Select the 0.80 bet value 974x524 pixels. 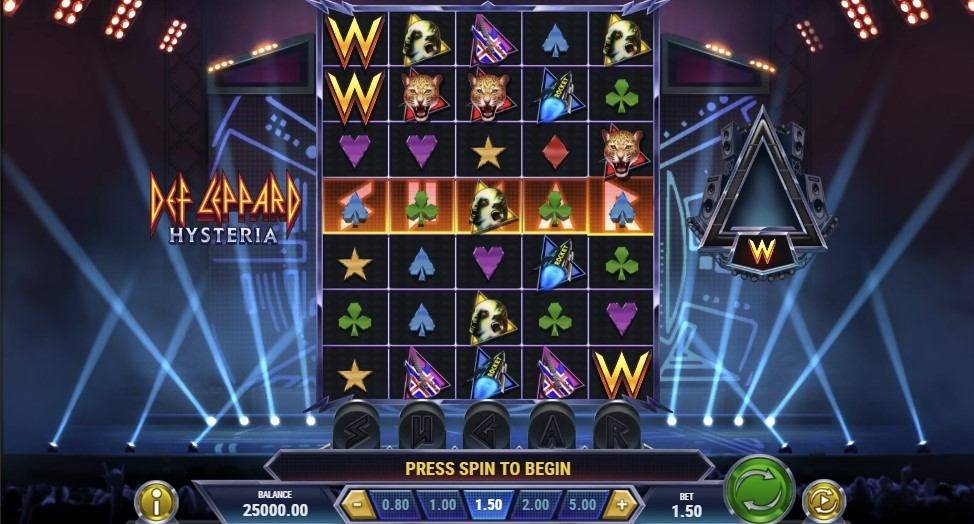(393, 504)
